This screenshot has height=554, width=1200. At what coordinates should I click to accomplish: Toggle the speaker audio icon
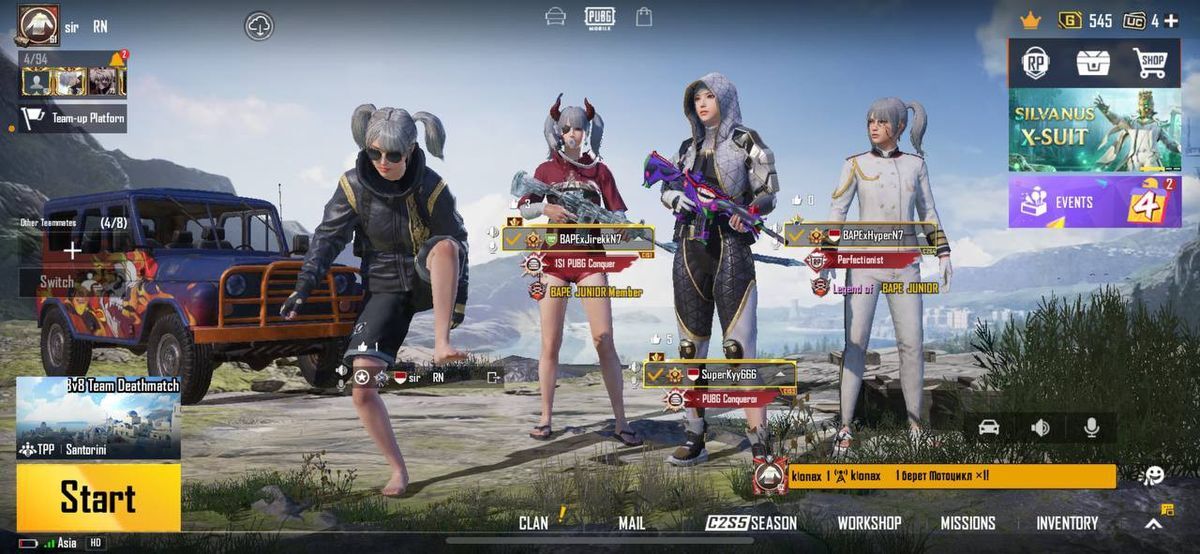[1040, 427]
